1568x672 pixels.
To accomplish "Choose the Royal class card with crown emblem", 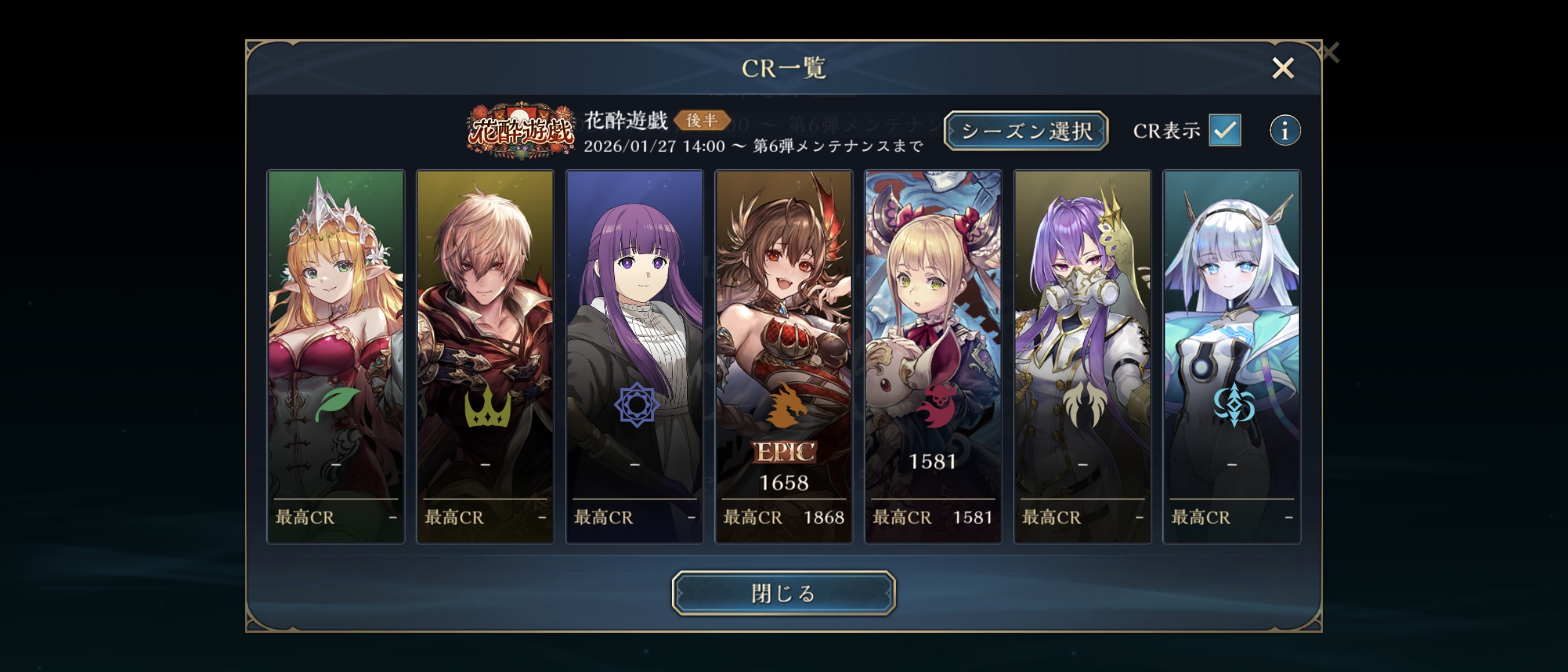I will [x=485, y=357].
